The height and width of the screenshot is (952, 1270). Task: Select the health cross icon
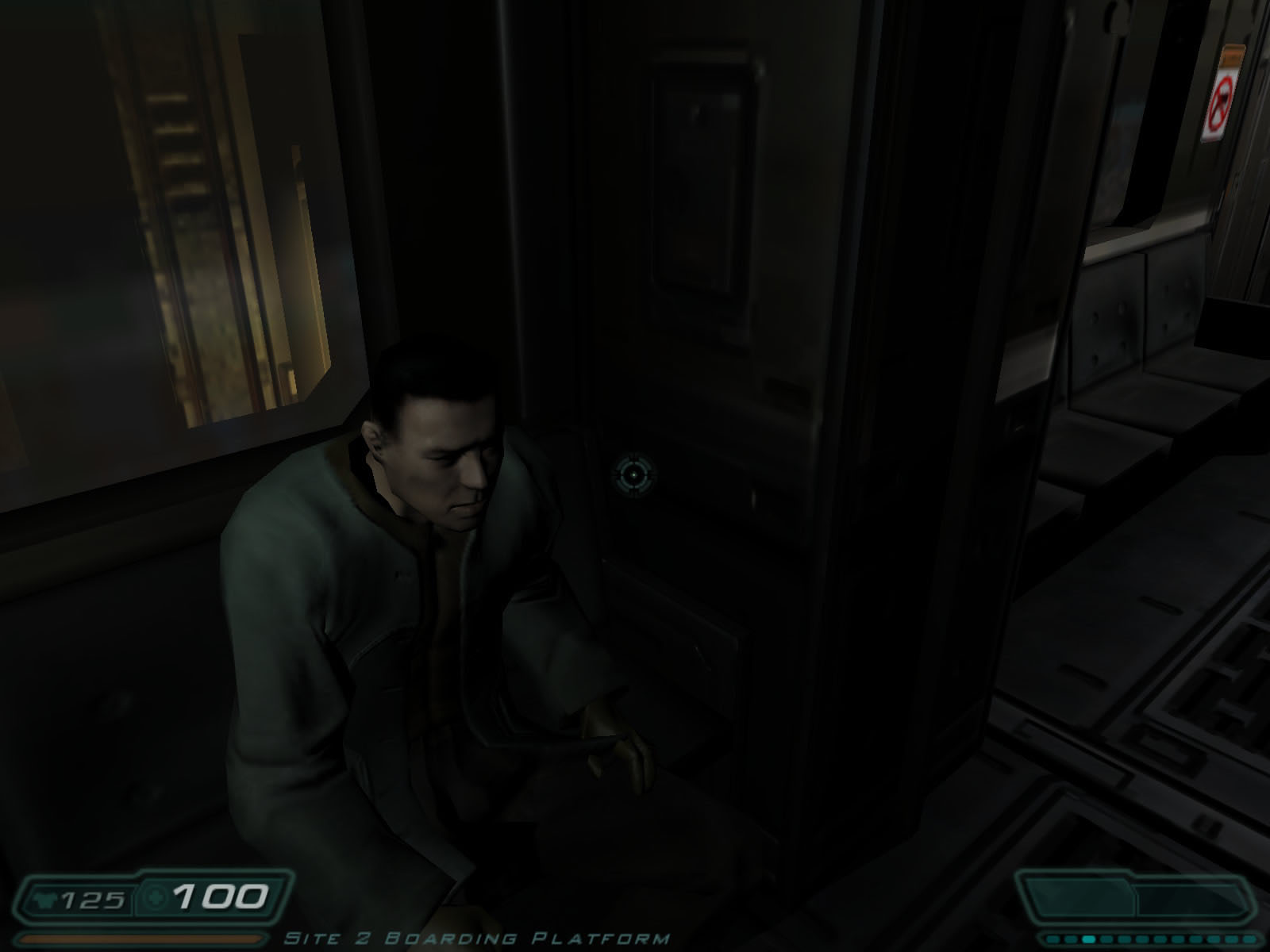156,898
